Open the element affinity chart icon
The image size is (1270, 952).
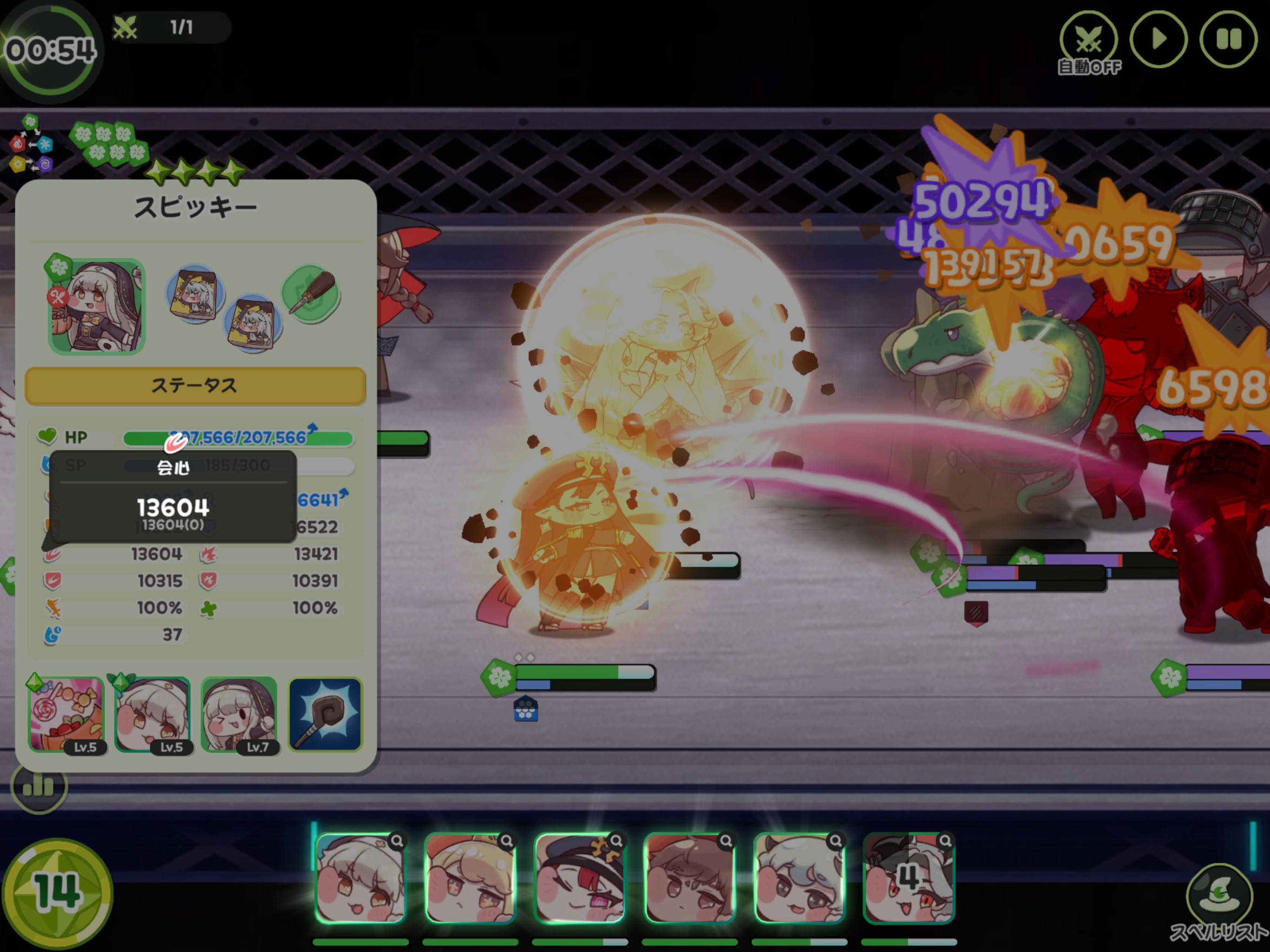pyautogui.click(x=30, y=144)
